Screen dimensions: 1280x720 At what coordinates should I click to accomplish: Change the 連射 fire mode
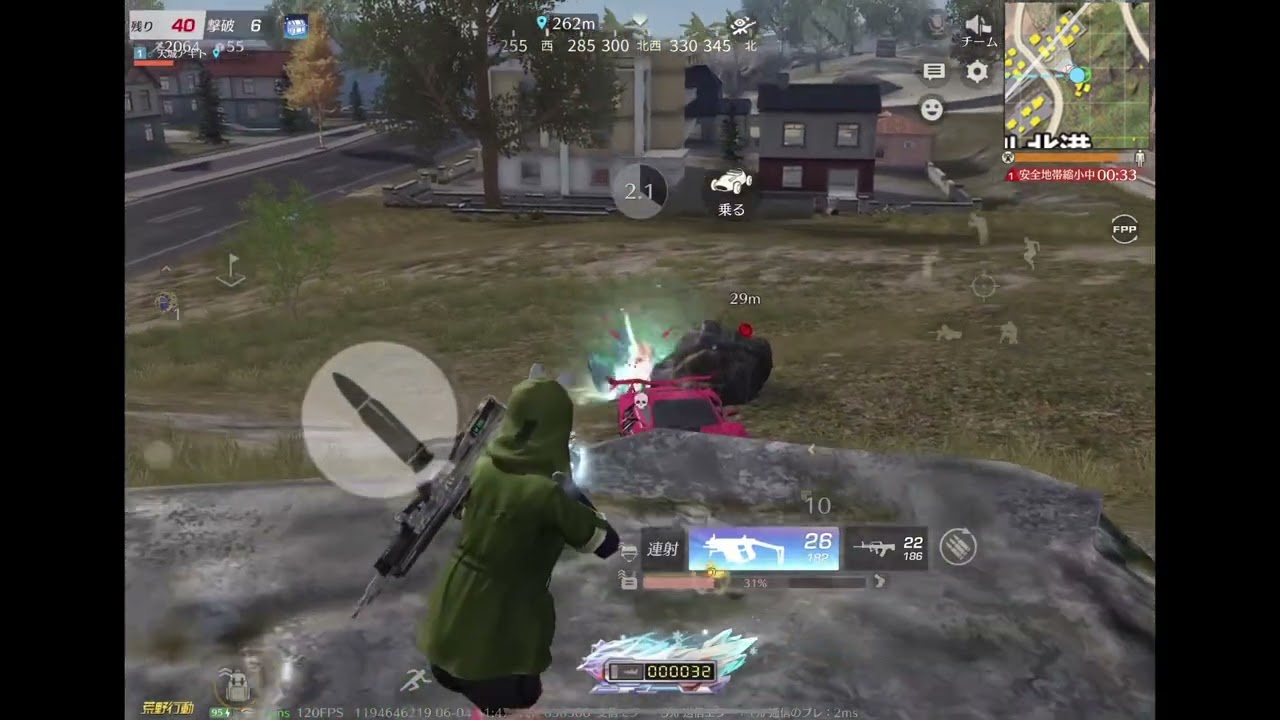tap(663, 549)
